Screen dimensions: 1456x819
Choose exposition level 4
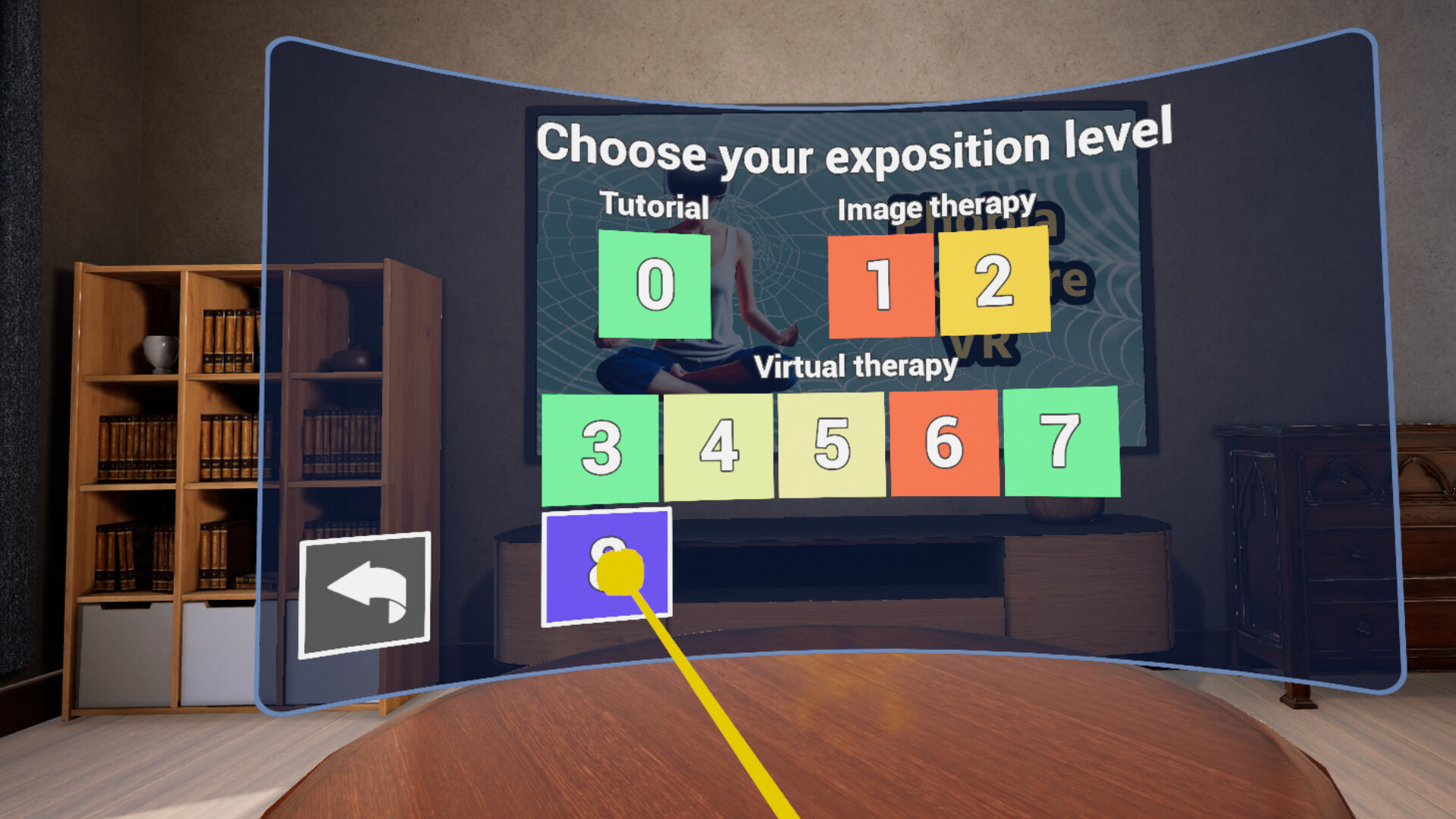717,446
